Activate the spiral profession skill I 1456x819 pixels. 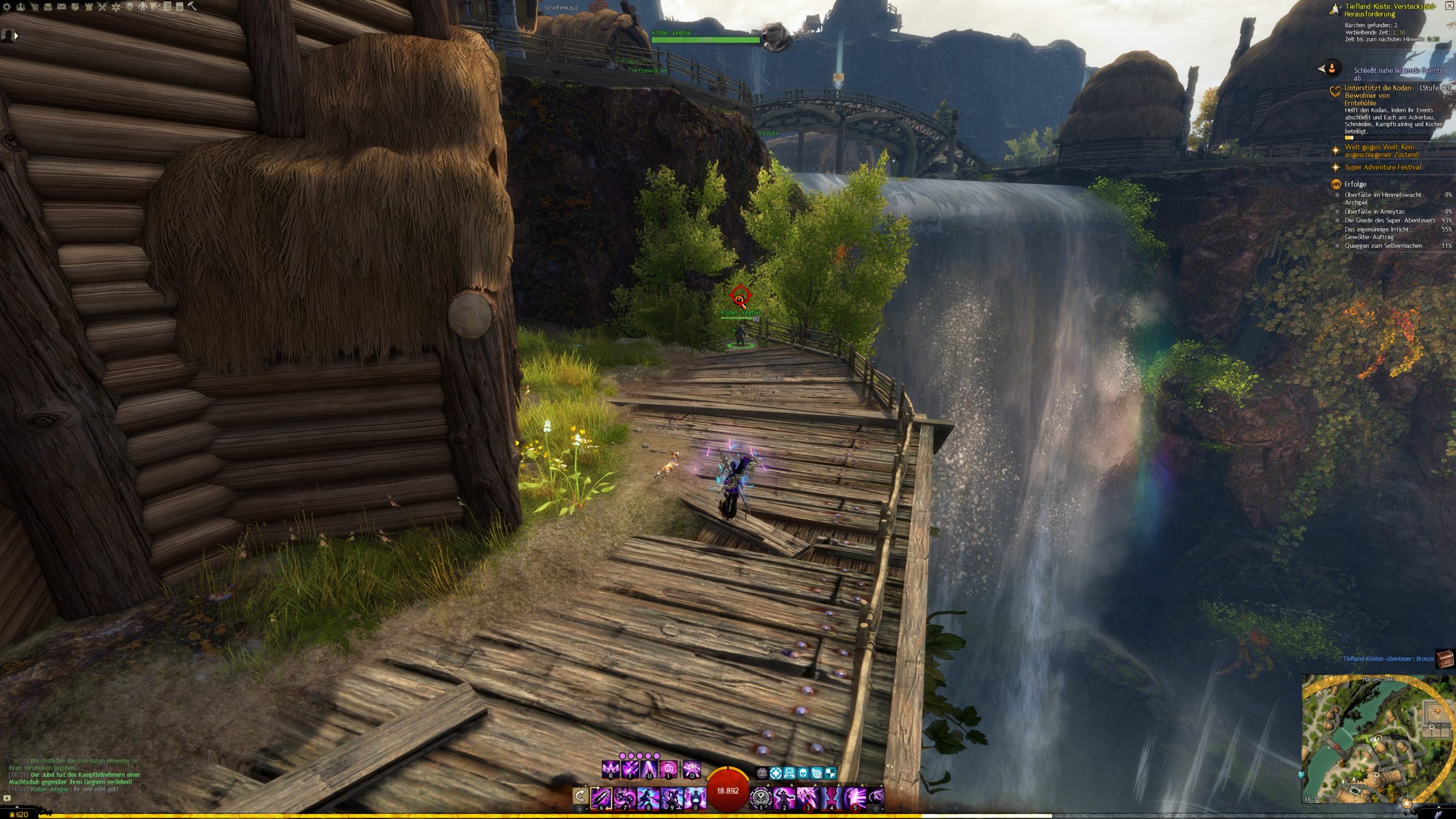[x=669, y=769]
